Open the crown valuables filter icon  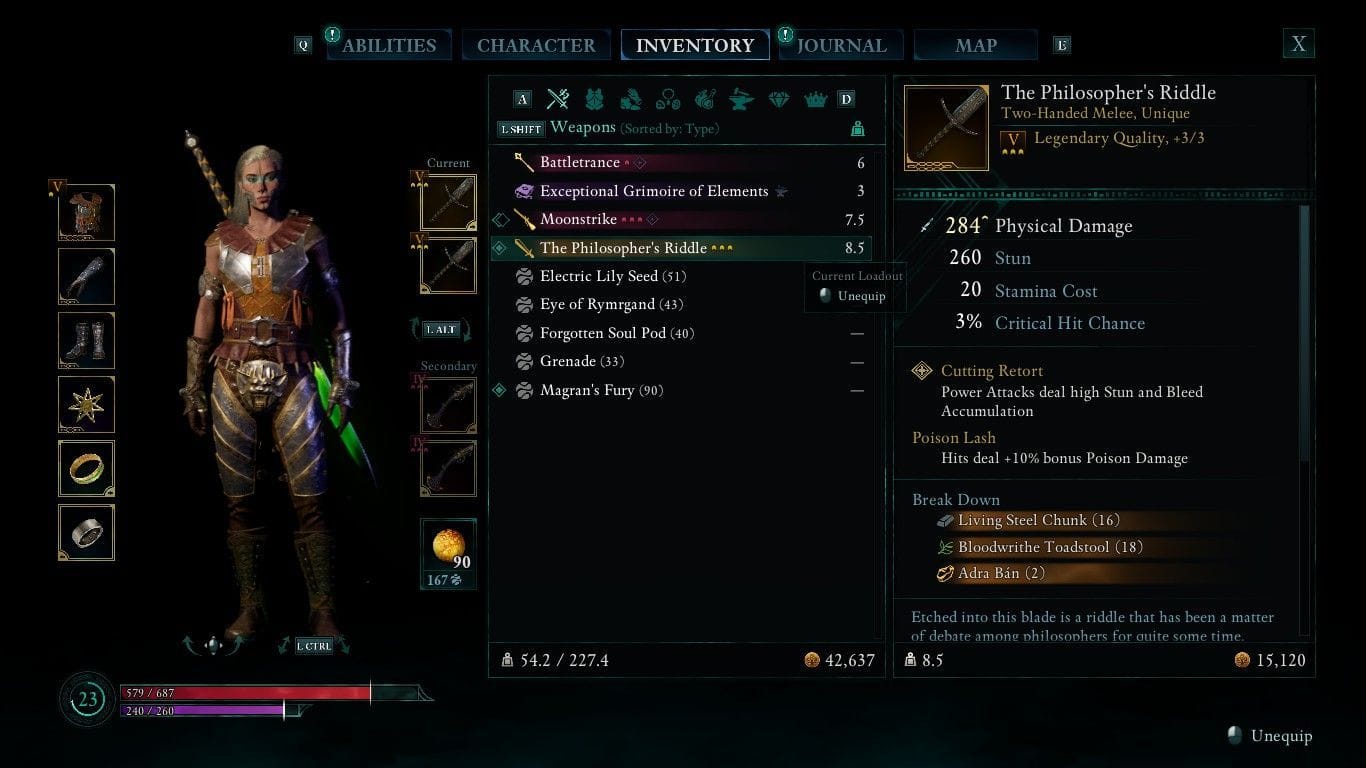coord(815,99)
